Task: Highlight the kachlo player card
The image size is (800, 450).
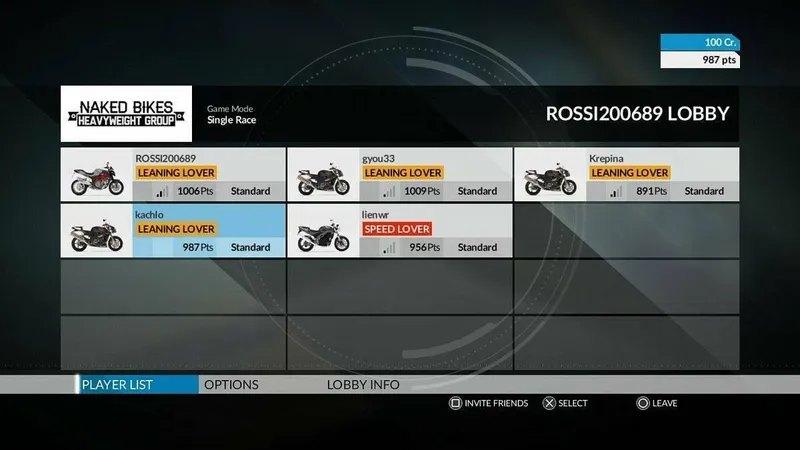Action: pyautogui.click(x=172, y=231)
